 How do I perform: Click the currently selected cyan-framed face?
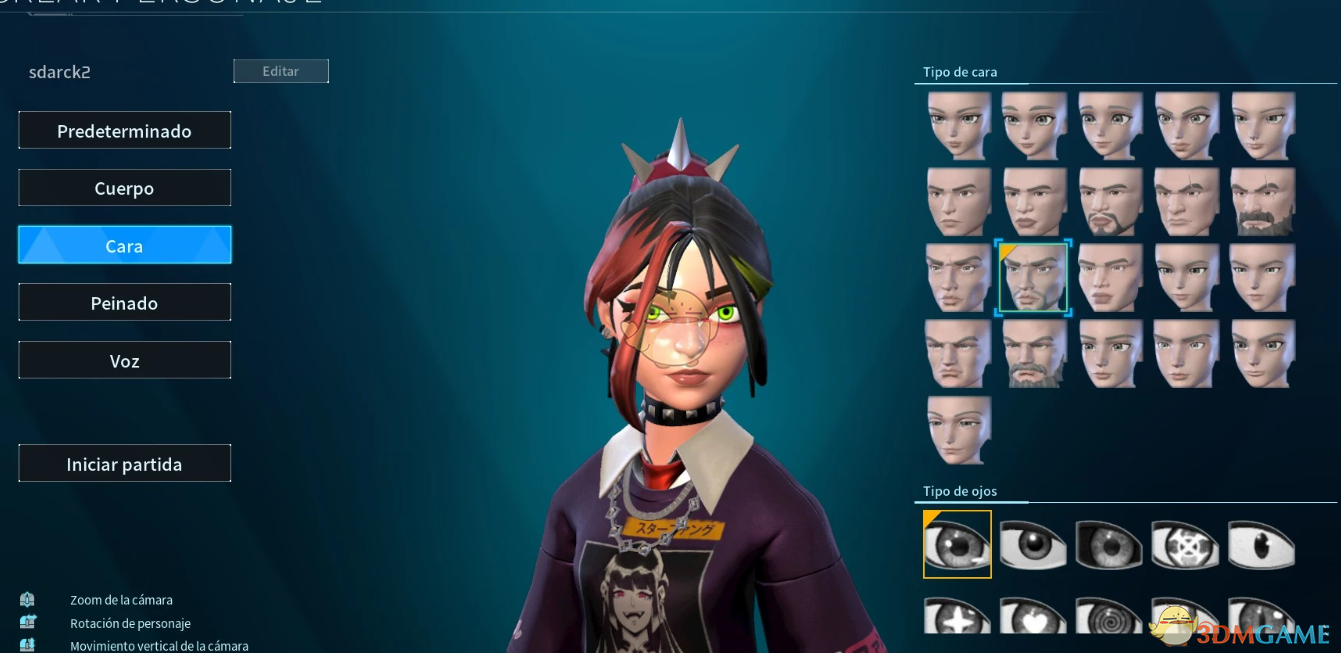pos(1033,278)
